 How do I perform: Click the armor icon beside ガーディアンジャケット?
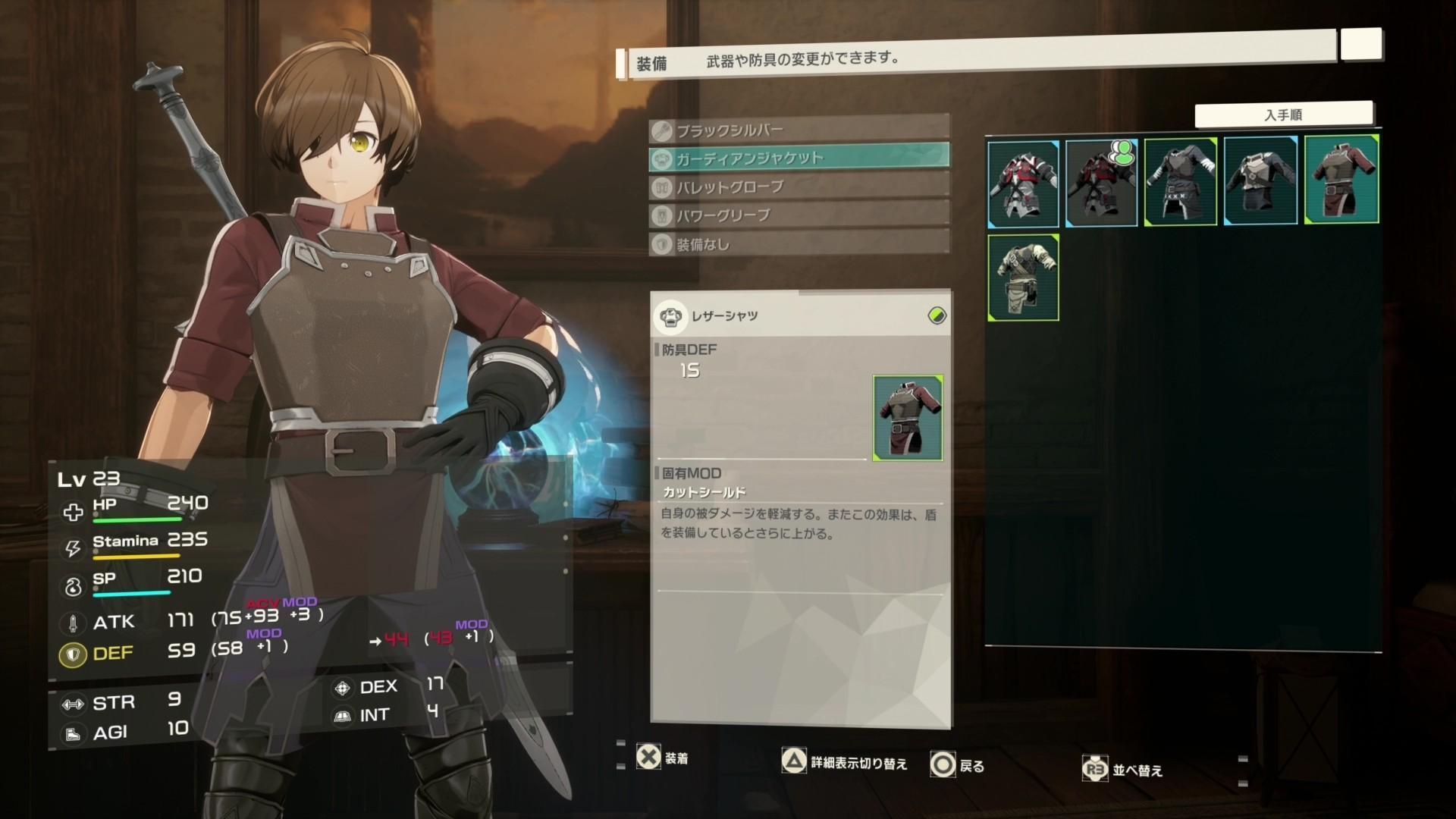pyautogui.click(x=662, y=158)
